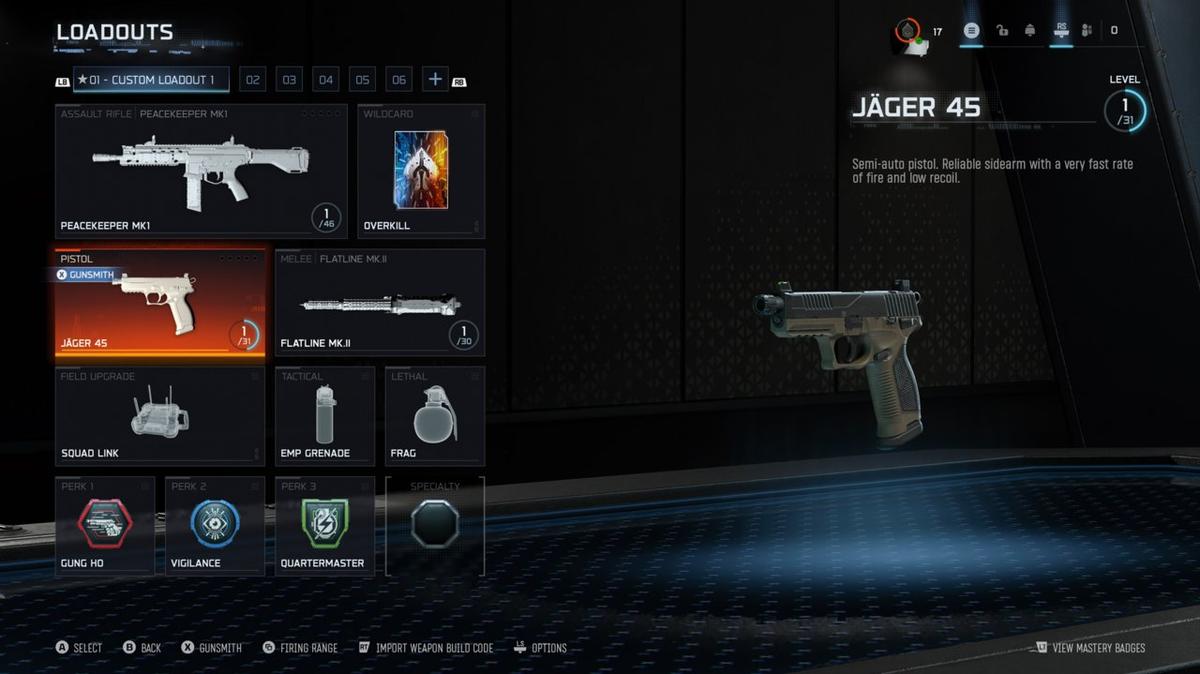Open the top-bar menu list icon
Viewport: 1200px width, 674px height.
(x=970, y=31)
